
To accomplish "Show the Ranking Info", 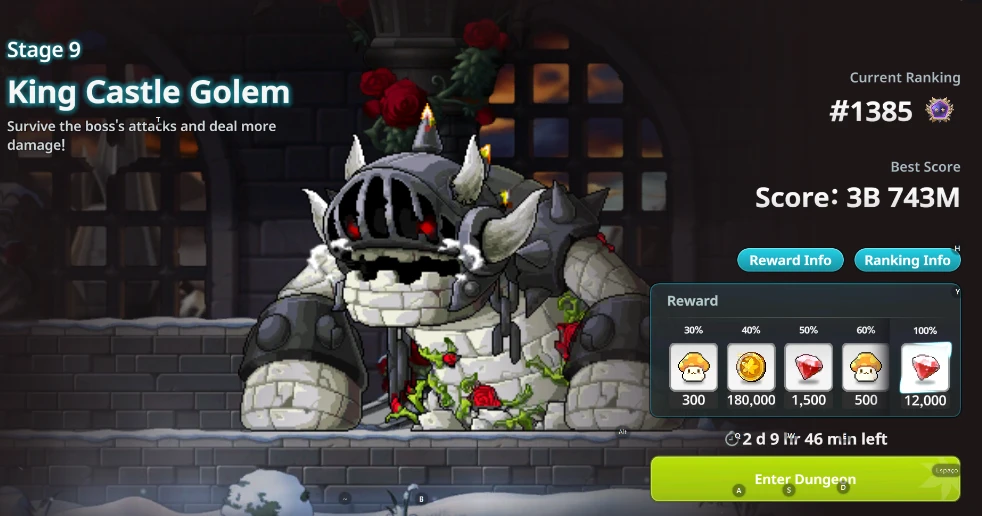I will pyautogui.click(x=907, y=260).
